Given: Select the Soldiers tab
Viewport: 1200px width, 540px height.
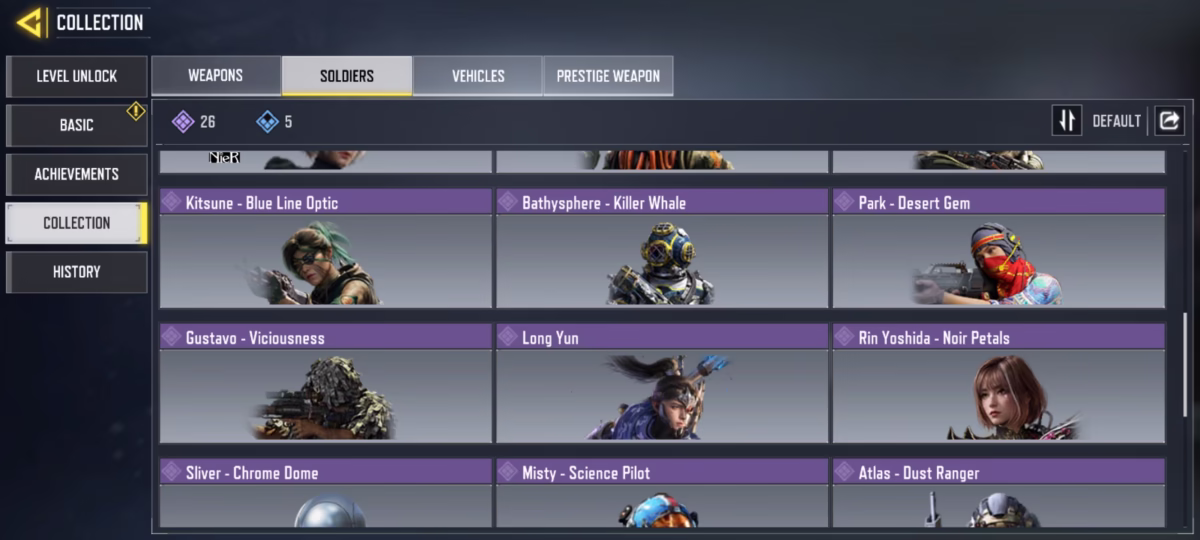Looking at the screenshot, I should coord(347,76).
